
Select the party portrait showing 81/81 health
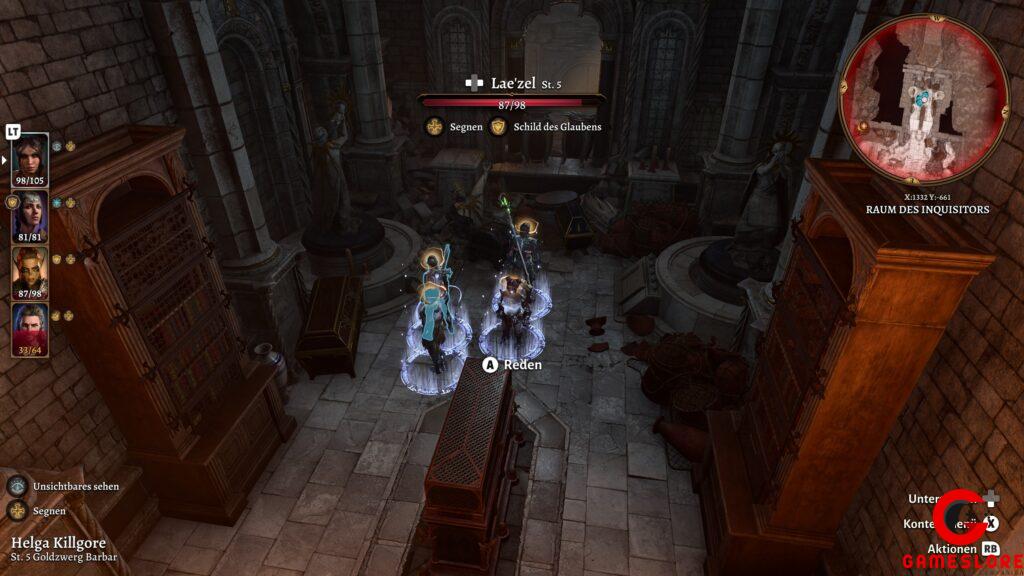[x=29, y=217]
